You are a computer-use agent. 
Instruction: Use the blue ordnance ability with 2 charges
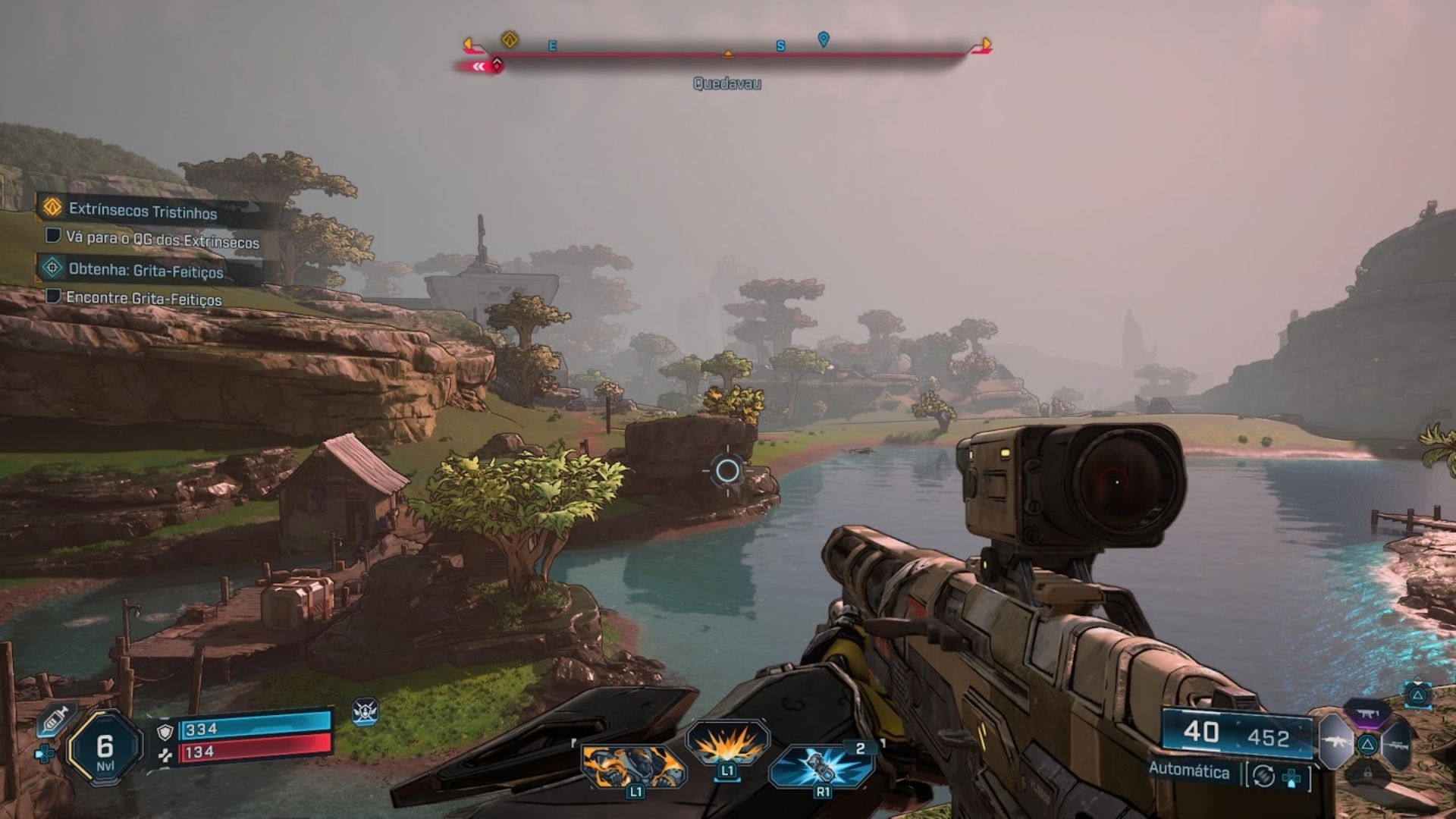[x=821, y=766]
